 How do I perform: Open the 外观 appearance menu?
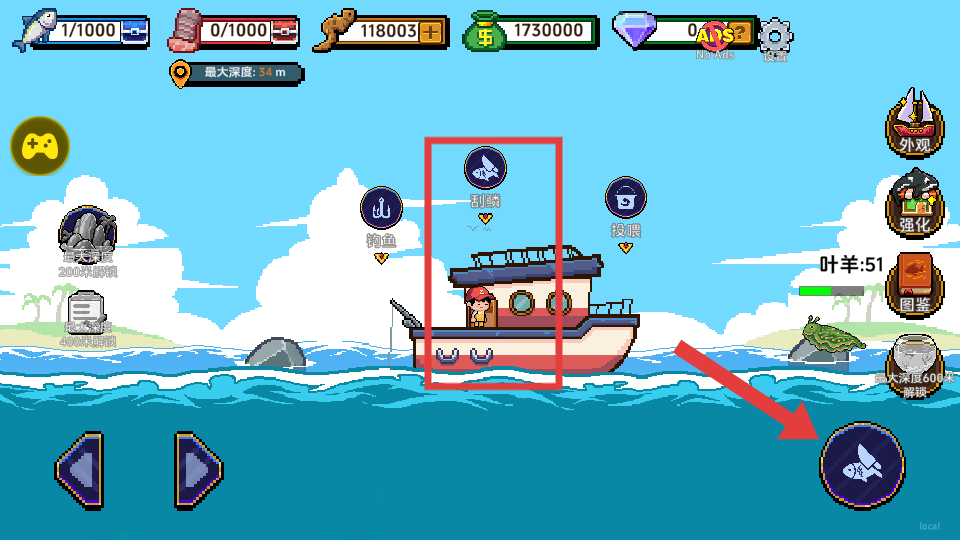click(x=914, y=124)
